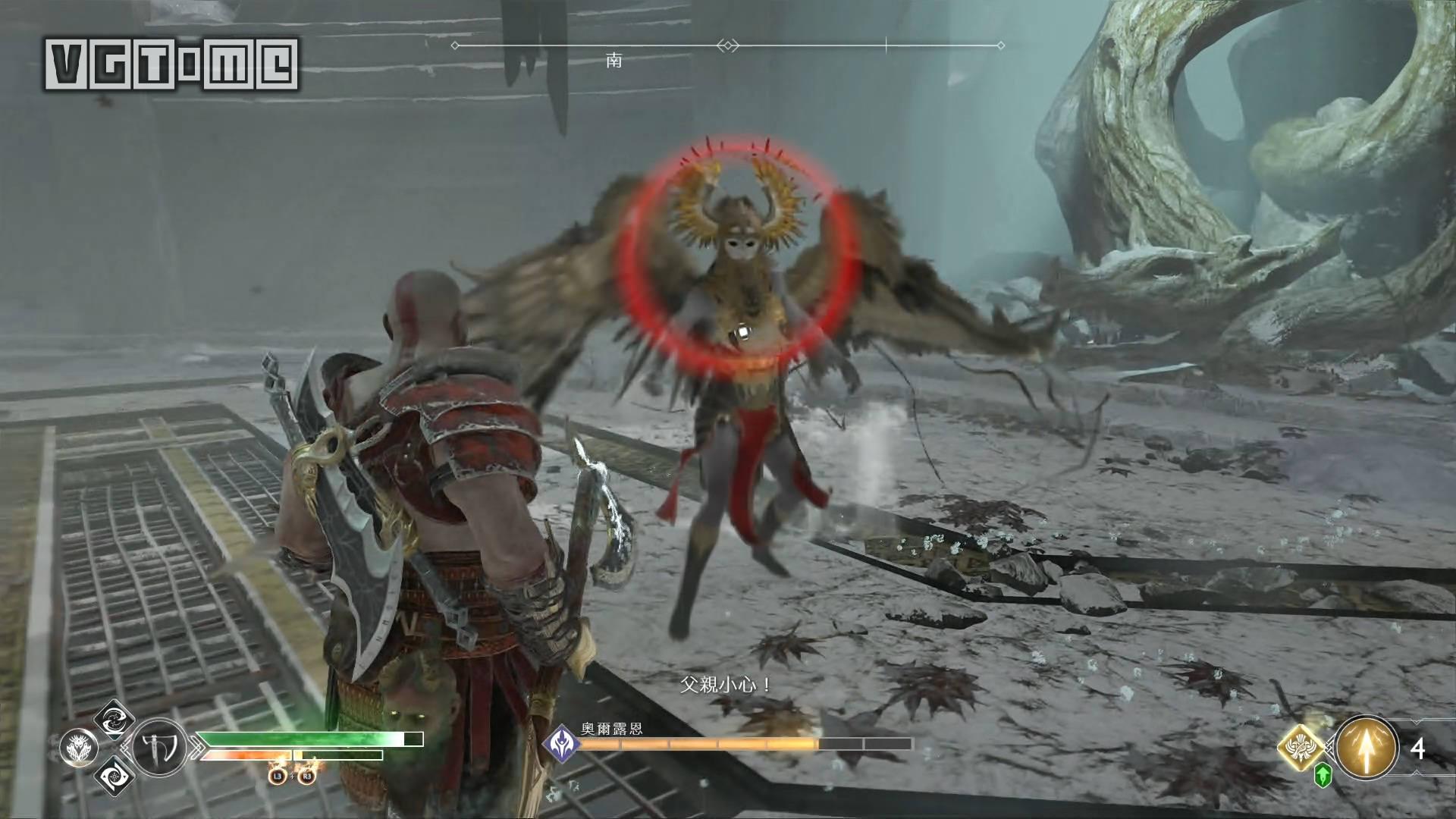
Task: Click the diamond marker on the compass
Action: click(728, 46)
